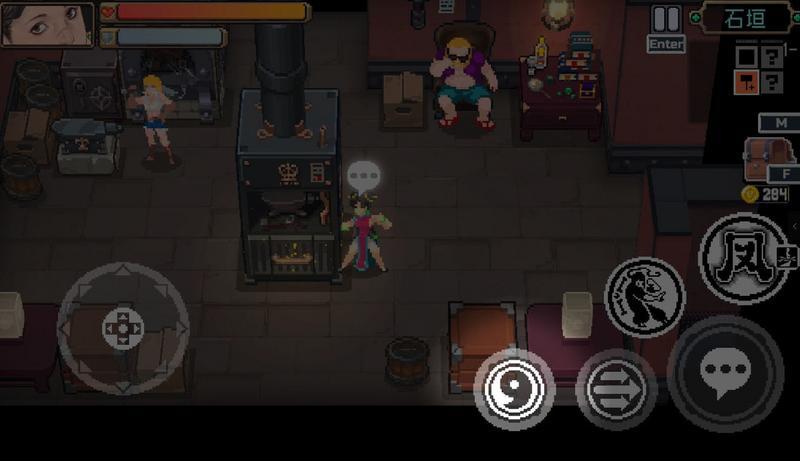
Task: Activate the yin-yang skill button
Action: pos(513,387)
